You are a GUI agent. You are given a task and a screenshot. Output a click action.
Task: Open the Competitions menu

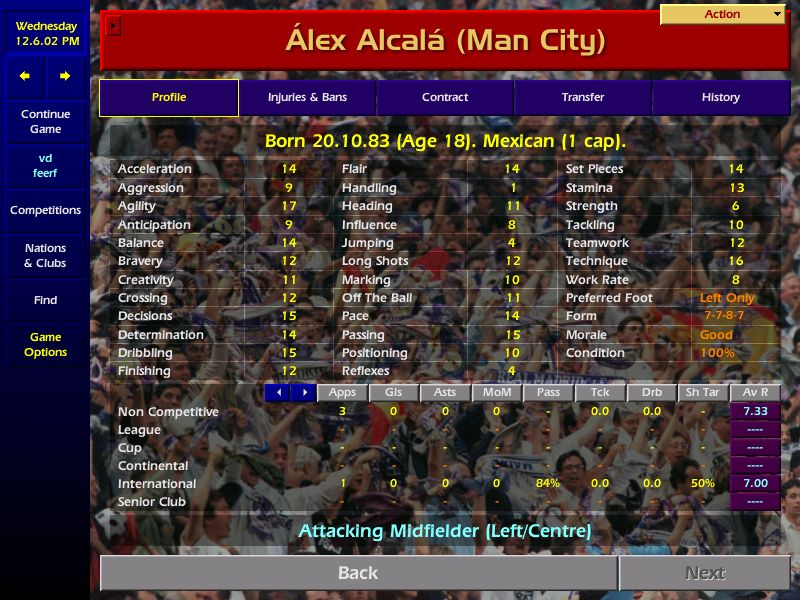point(45,211)
